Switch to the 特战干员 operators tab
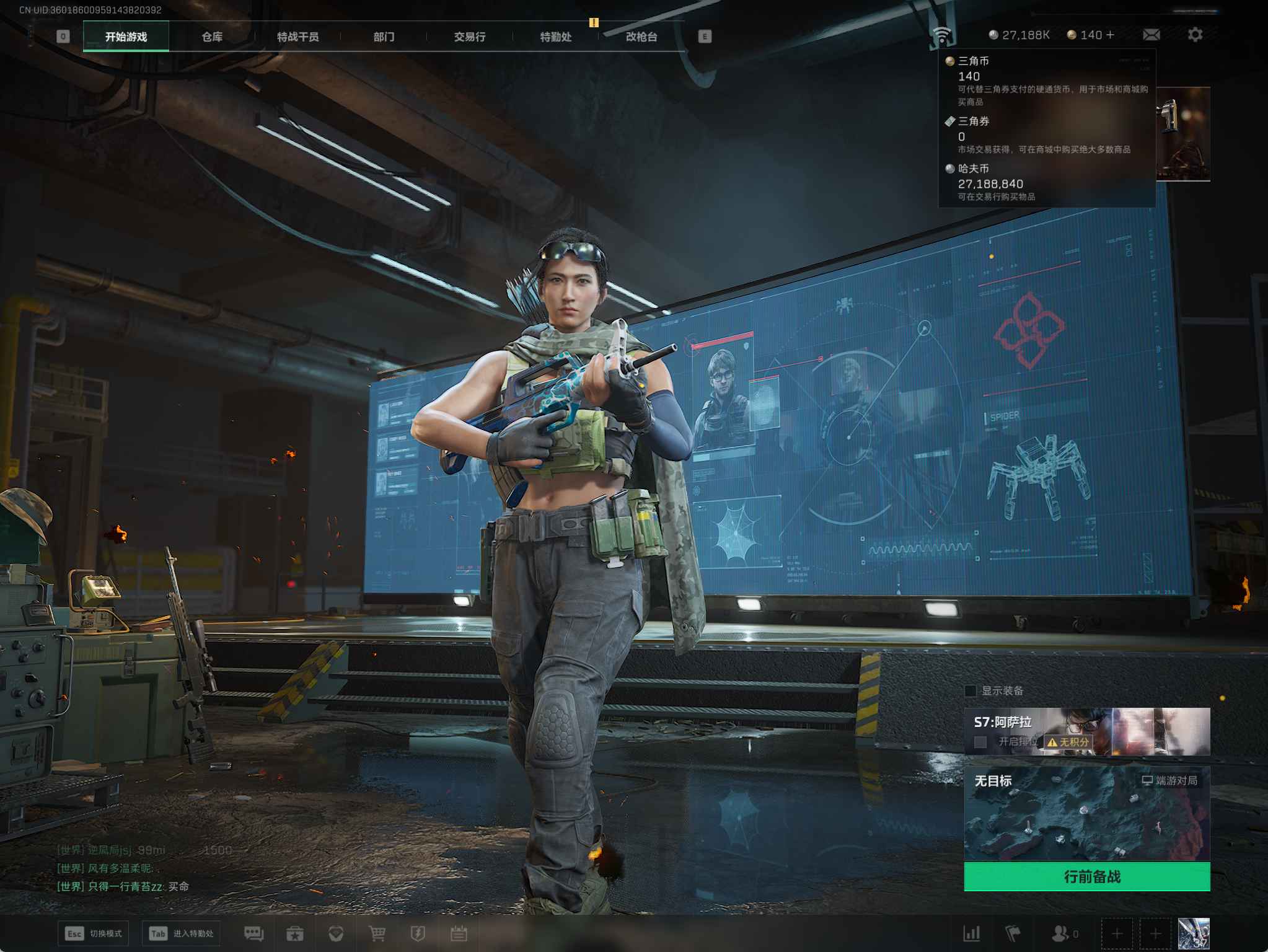 coord(297,37)
